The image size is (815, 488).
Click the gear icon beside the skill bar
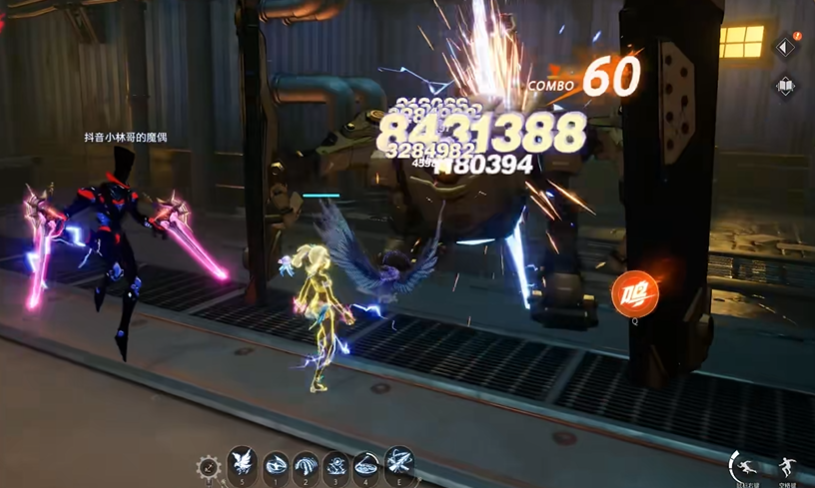click(209, 467)
